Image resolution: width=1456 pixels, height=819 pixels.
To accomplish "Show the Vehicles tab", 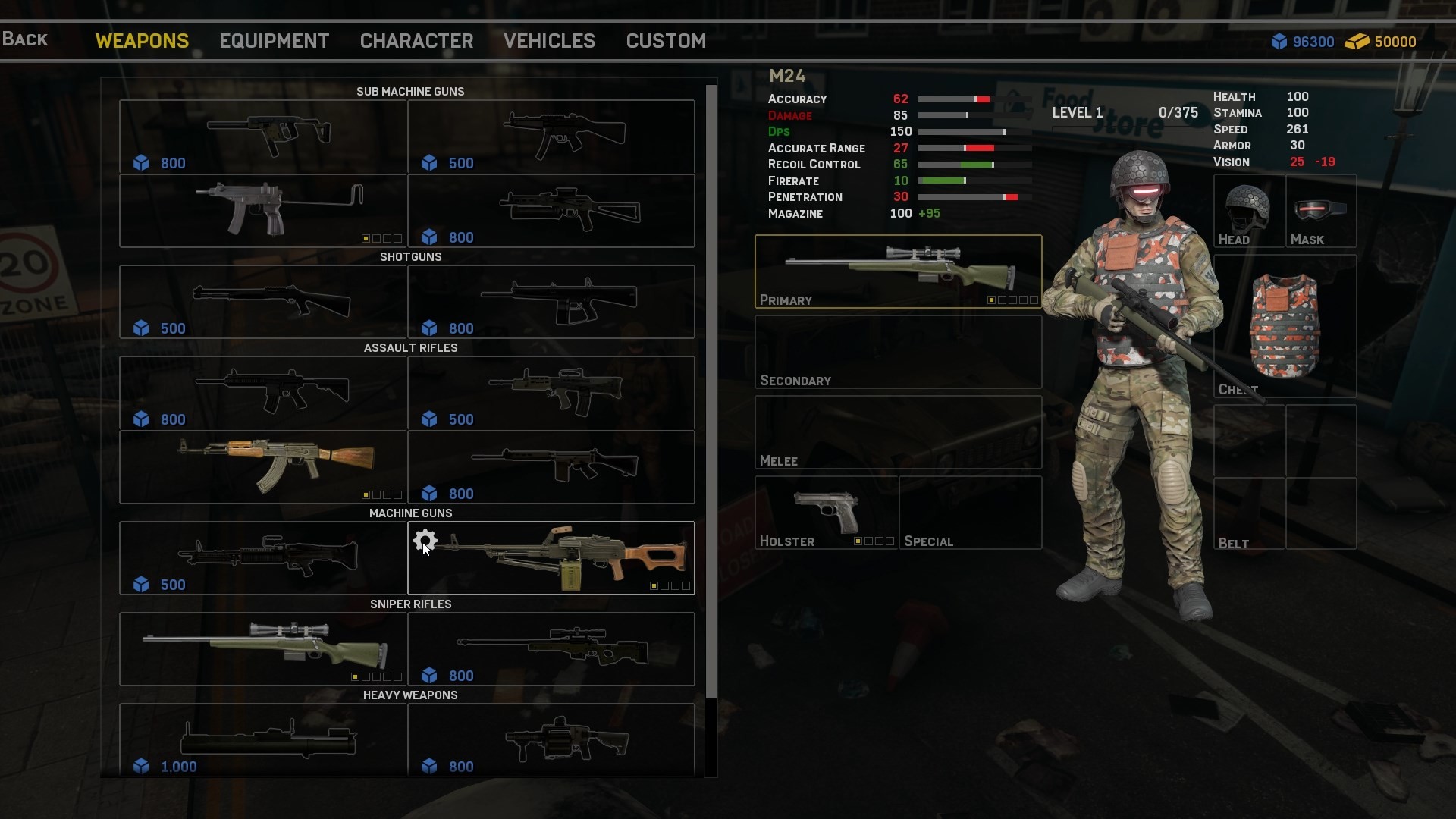I will click(x=549, y=41).
